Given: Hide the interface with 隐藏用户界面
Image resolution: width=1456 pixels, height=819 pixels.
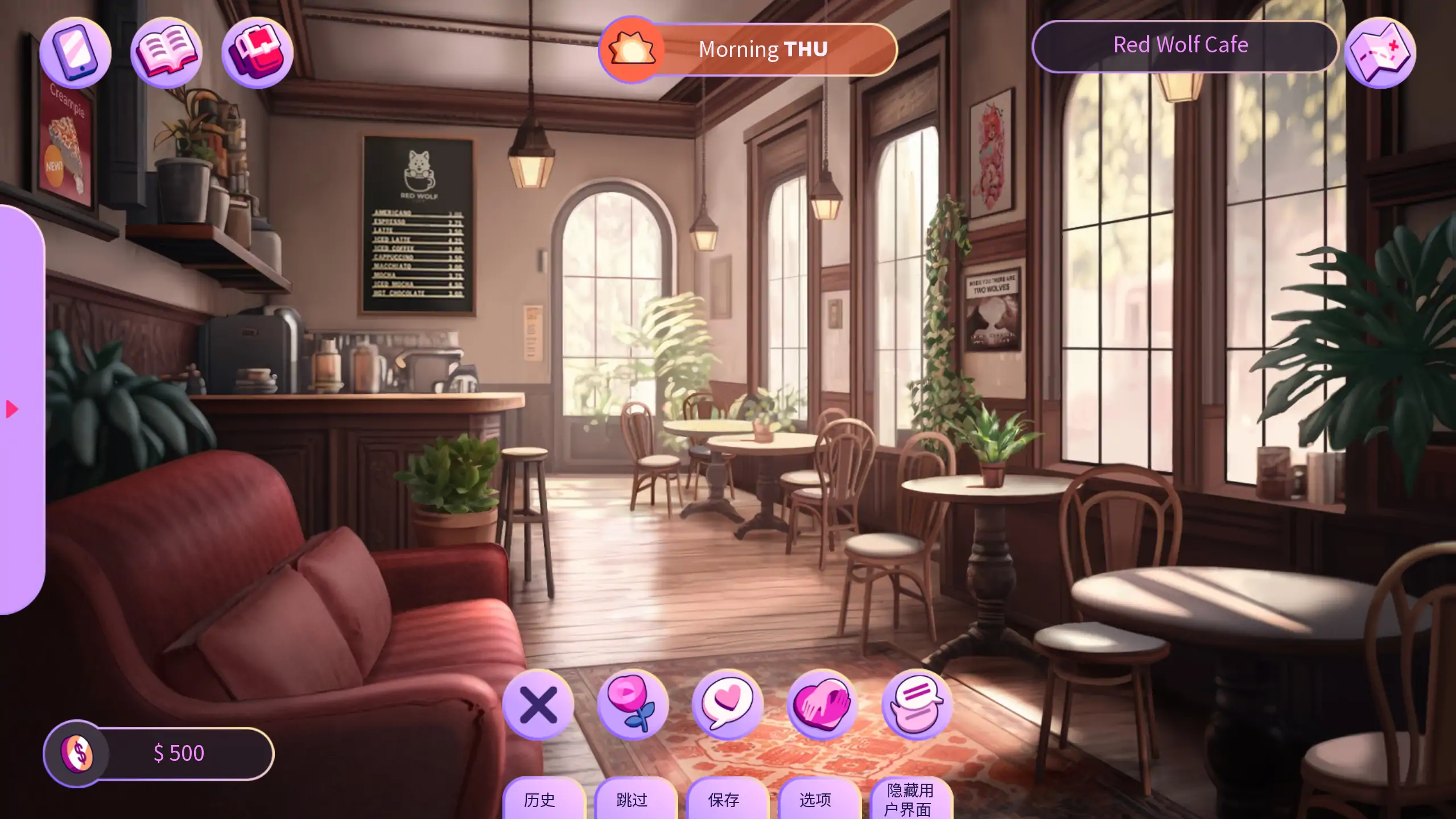Looking at the screenshot, I should [x=910, y=800].
